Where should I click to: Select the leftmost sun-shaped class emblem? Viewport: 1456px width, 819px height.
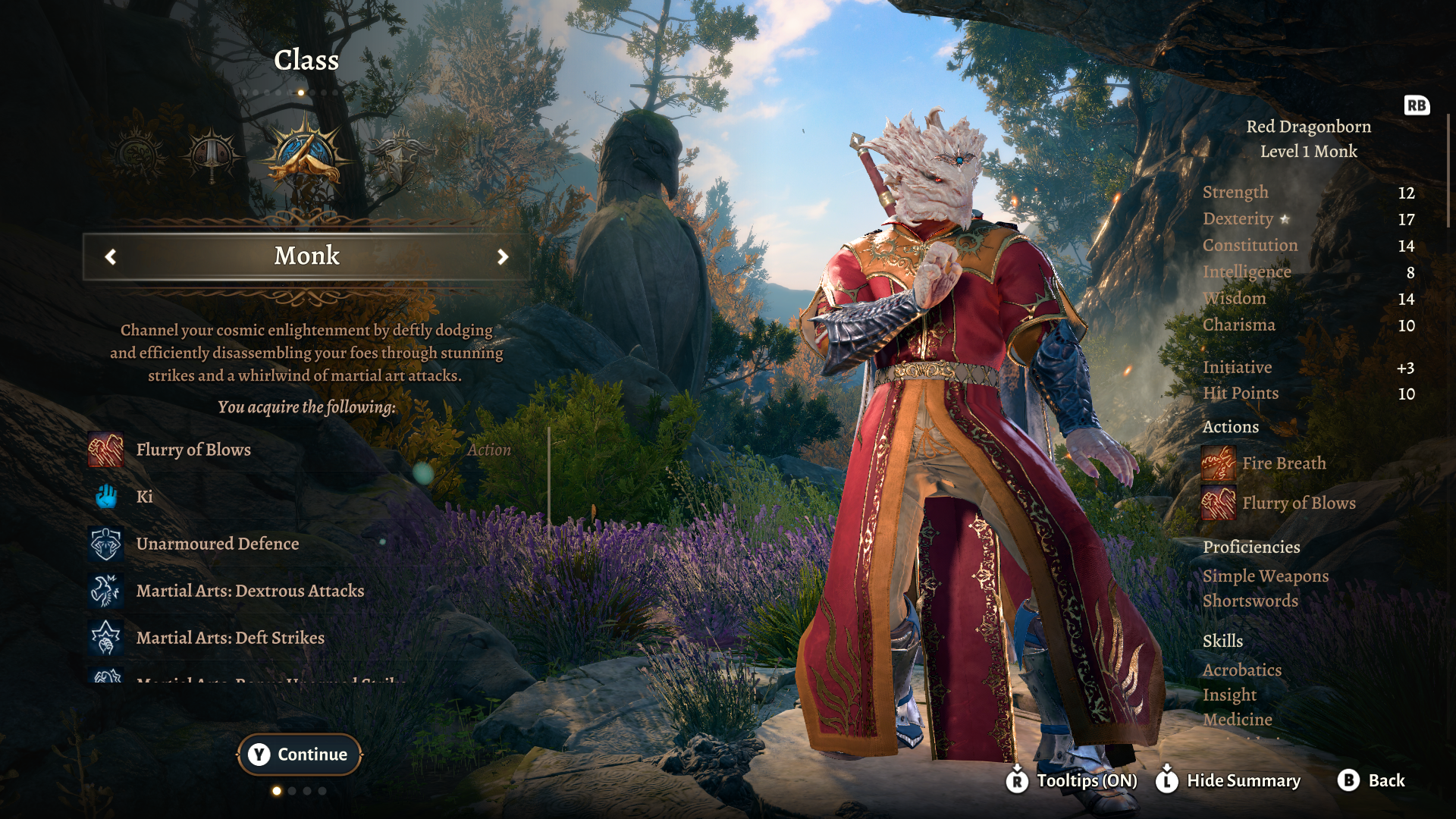138,155
